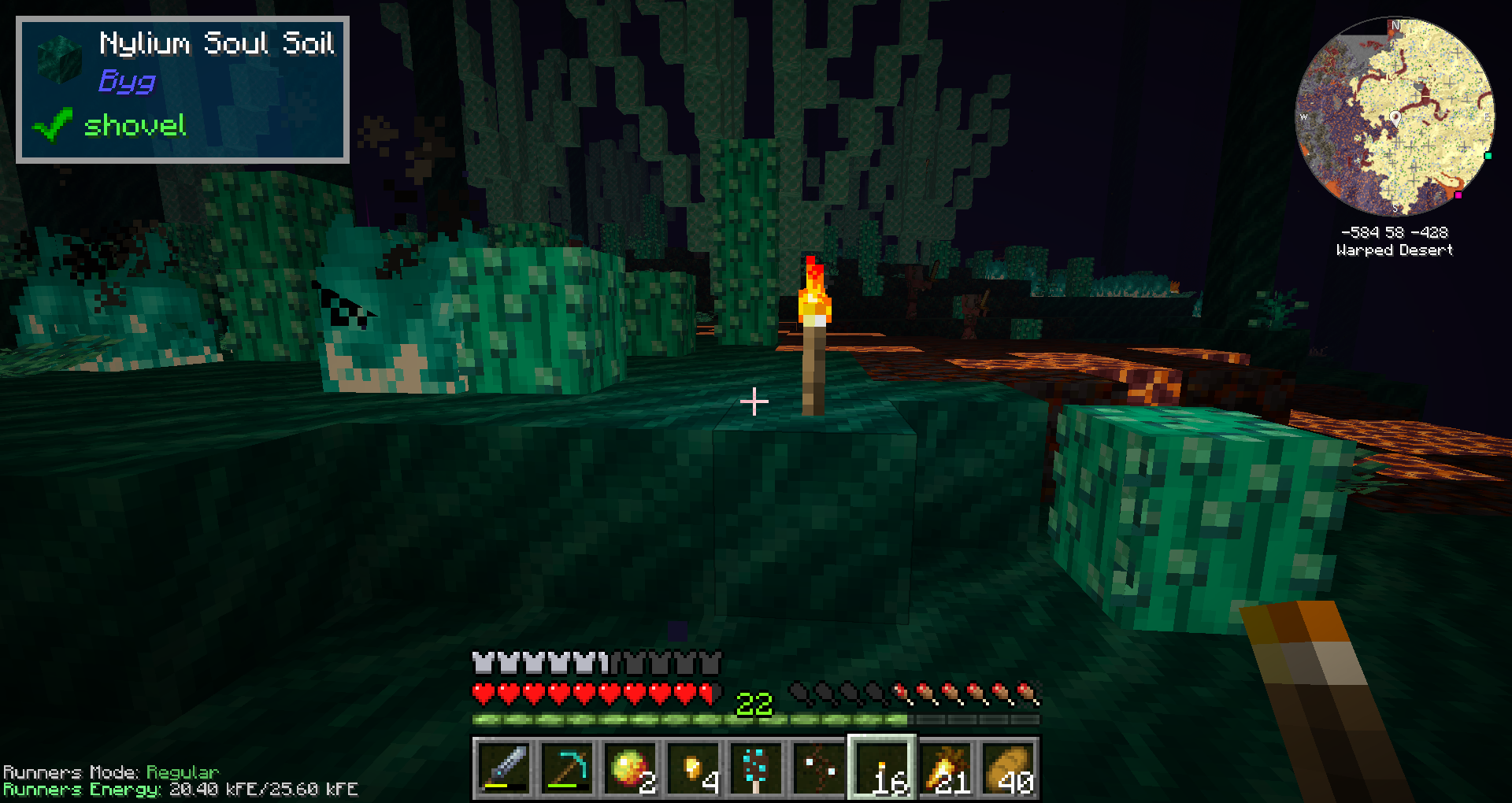Select the red-yellow fruit stack of 2
1512x803 pixels.
pos(630,768)
